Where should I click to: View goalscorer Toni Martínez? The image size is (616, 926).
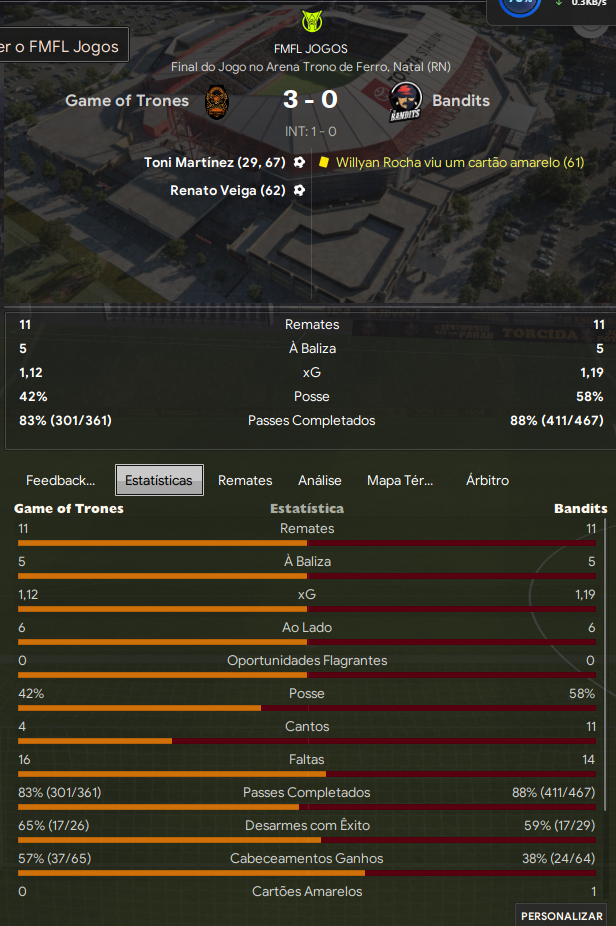(x=215, y=162)
